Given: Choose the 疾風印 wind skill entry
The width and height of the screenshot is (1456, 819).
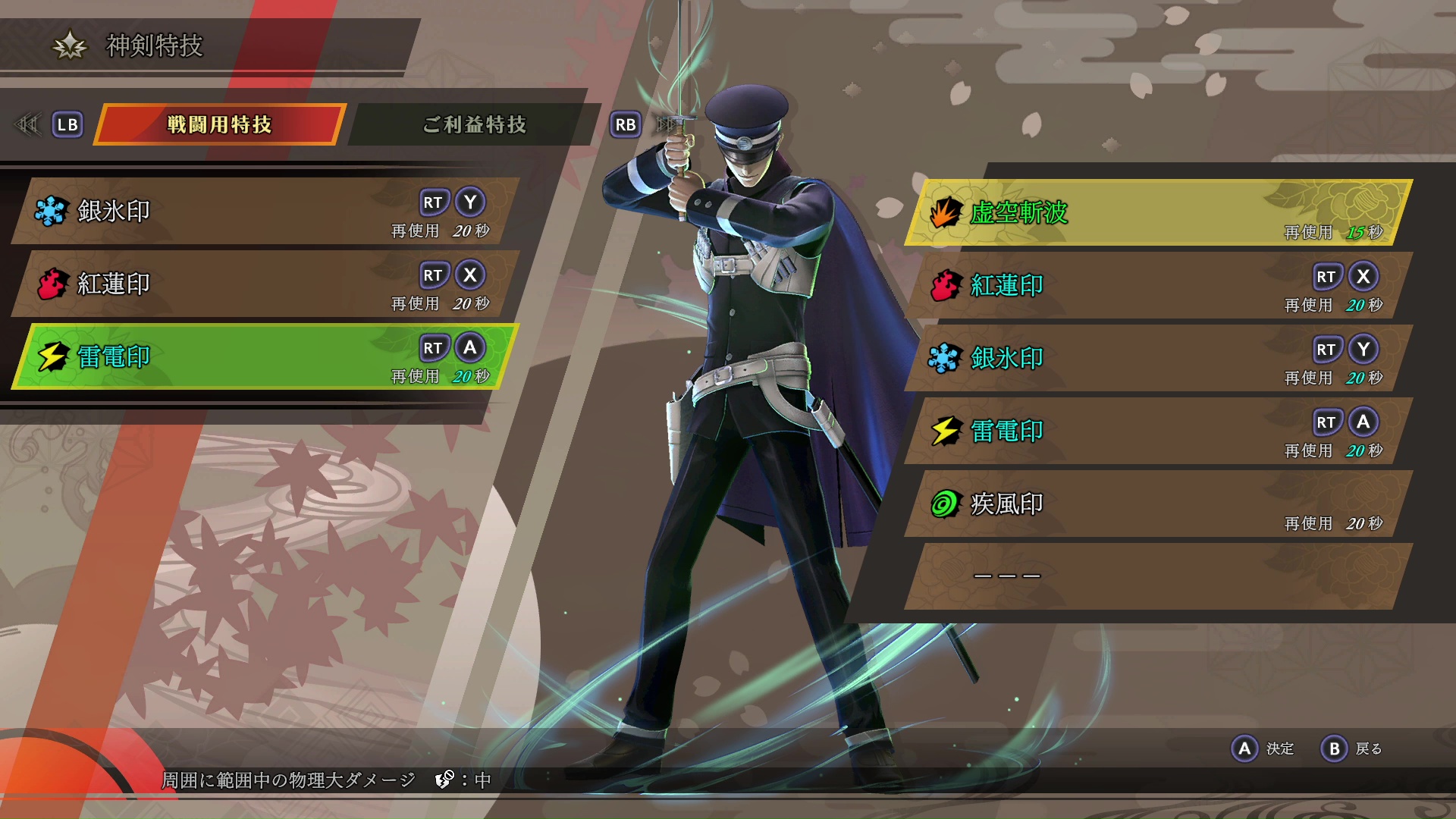Looking at the screenshot, I should click(1156, 504).
